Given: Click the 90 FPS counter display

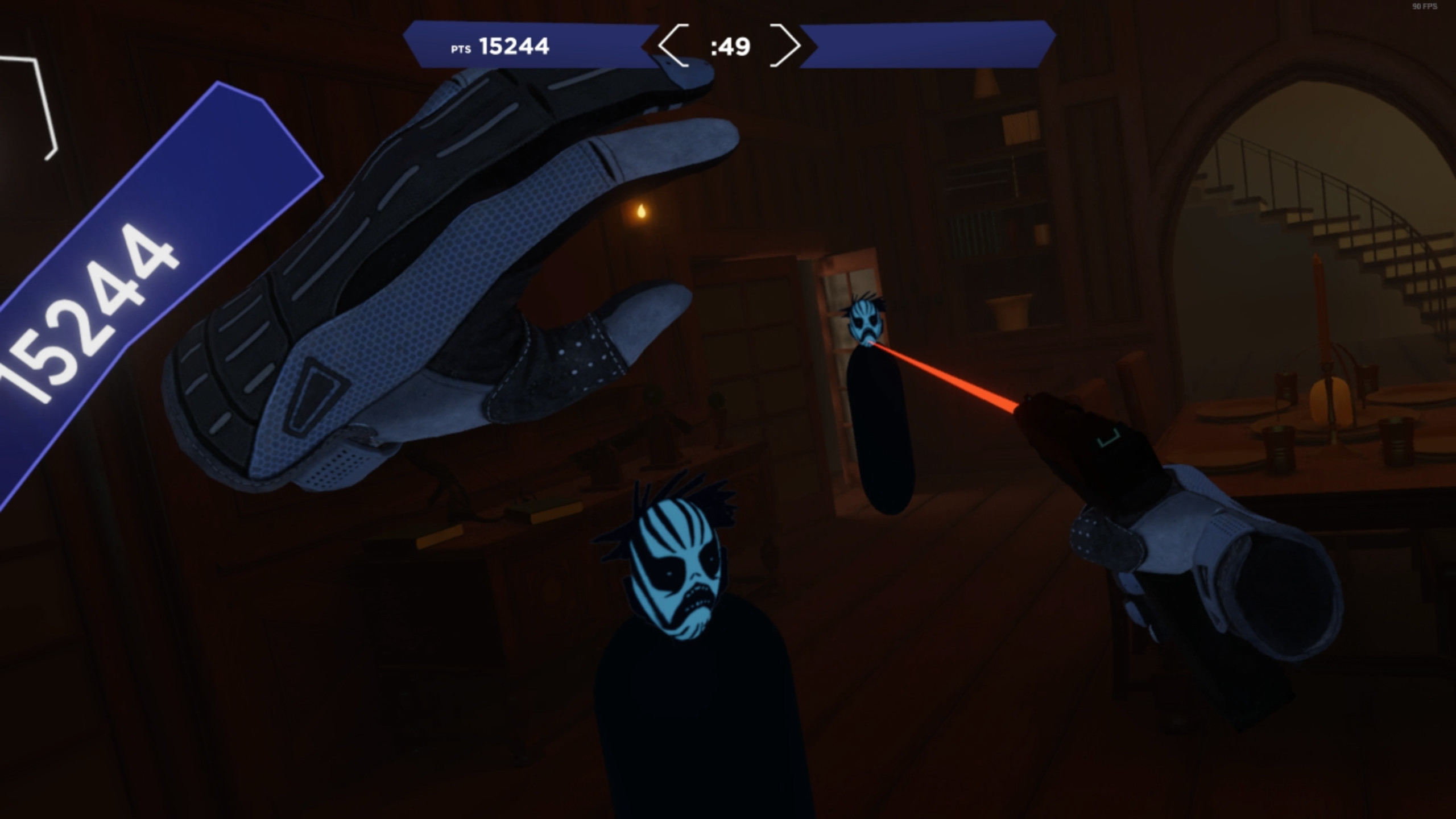Looking at the screenshot, I should (1423, 7).
